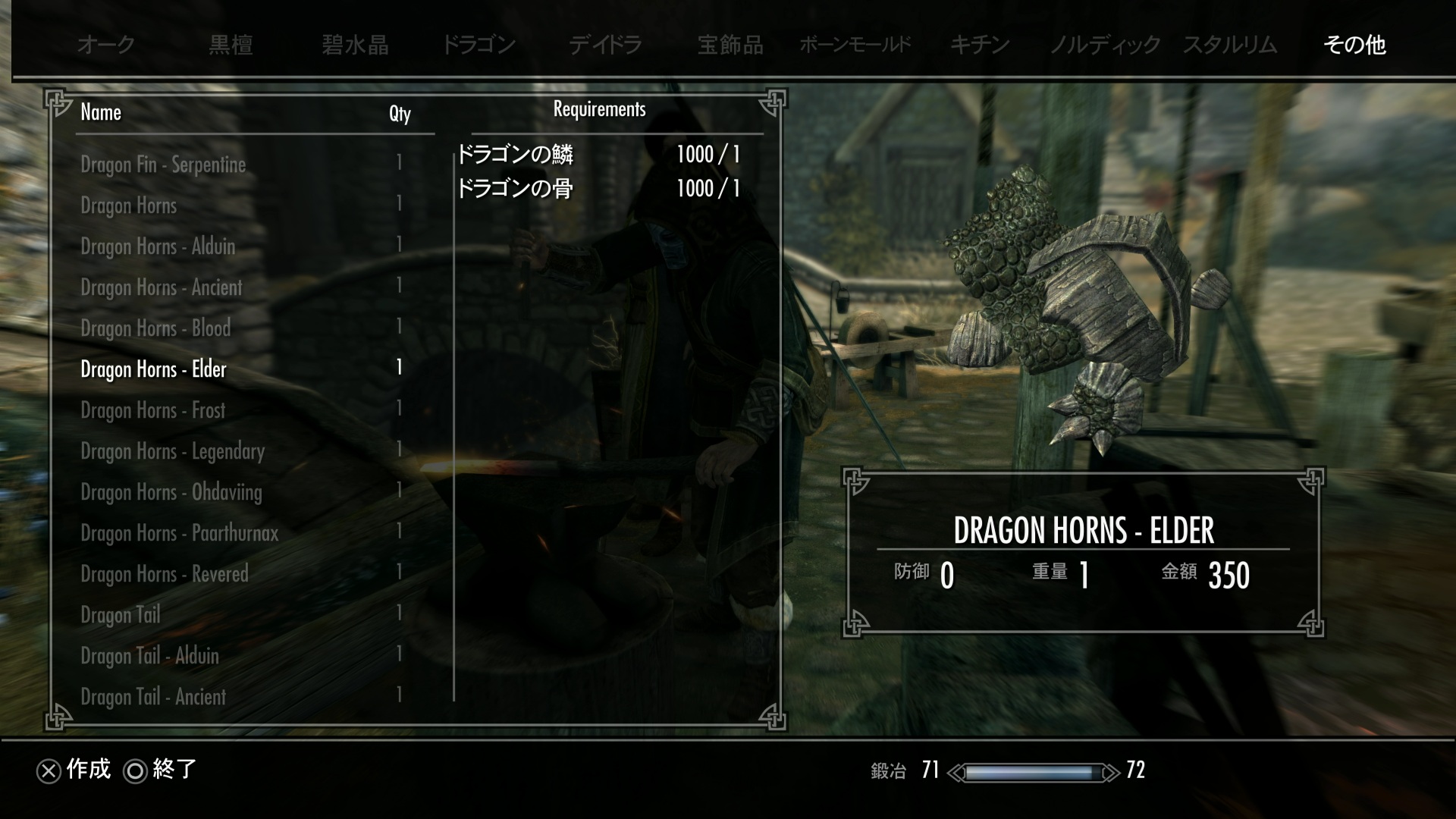Viewport: 1456px width, 819px height.
Task: Select the スタルリム category tab
Action: click(x=1230, y=45)
